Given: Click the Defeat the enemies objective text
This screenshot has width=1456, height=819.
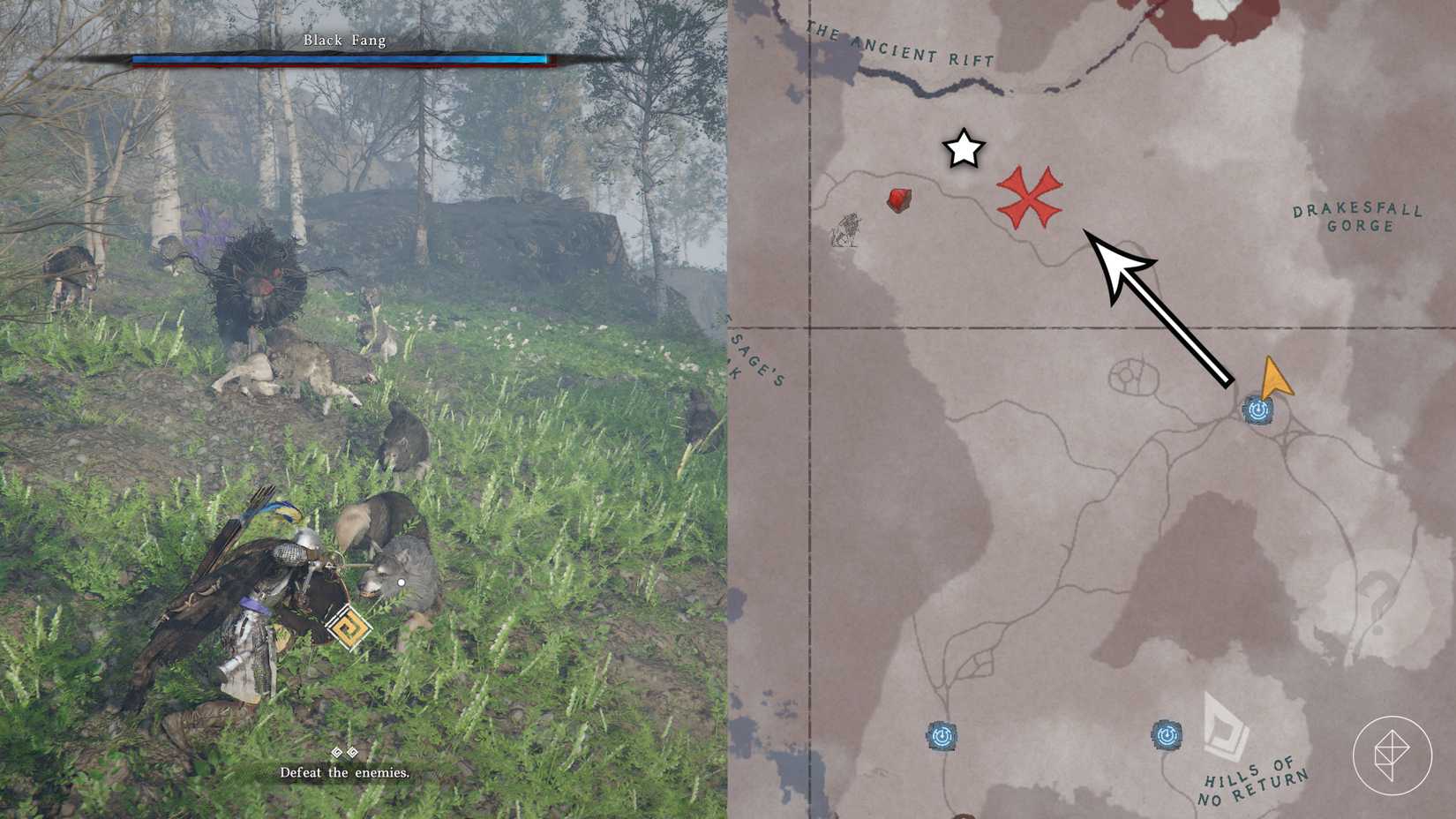Looking at the screenshot, I should coord(342,773).
